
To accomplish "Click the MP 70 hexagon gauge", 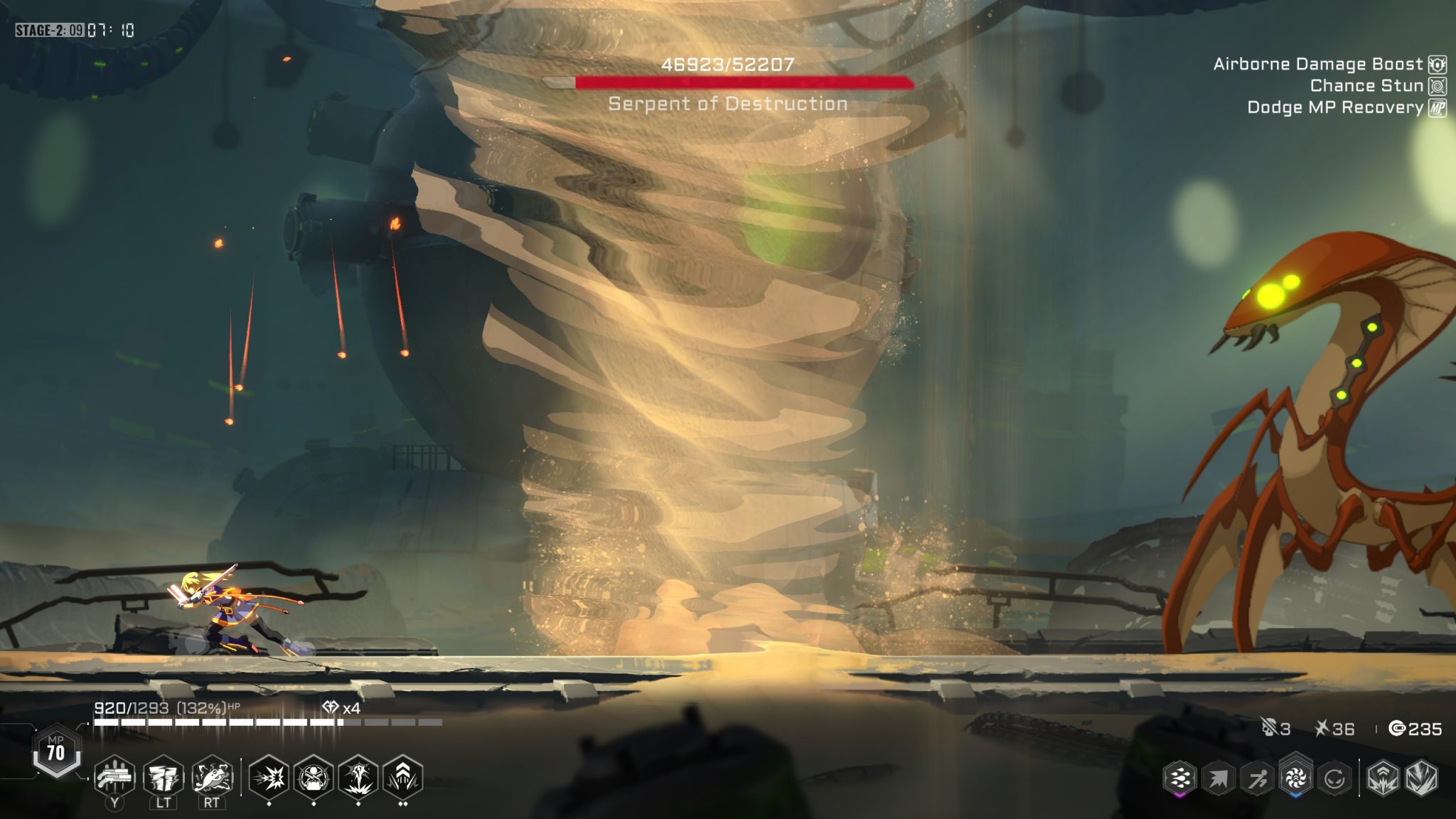I will point(55,751).
